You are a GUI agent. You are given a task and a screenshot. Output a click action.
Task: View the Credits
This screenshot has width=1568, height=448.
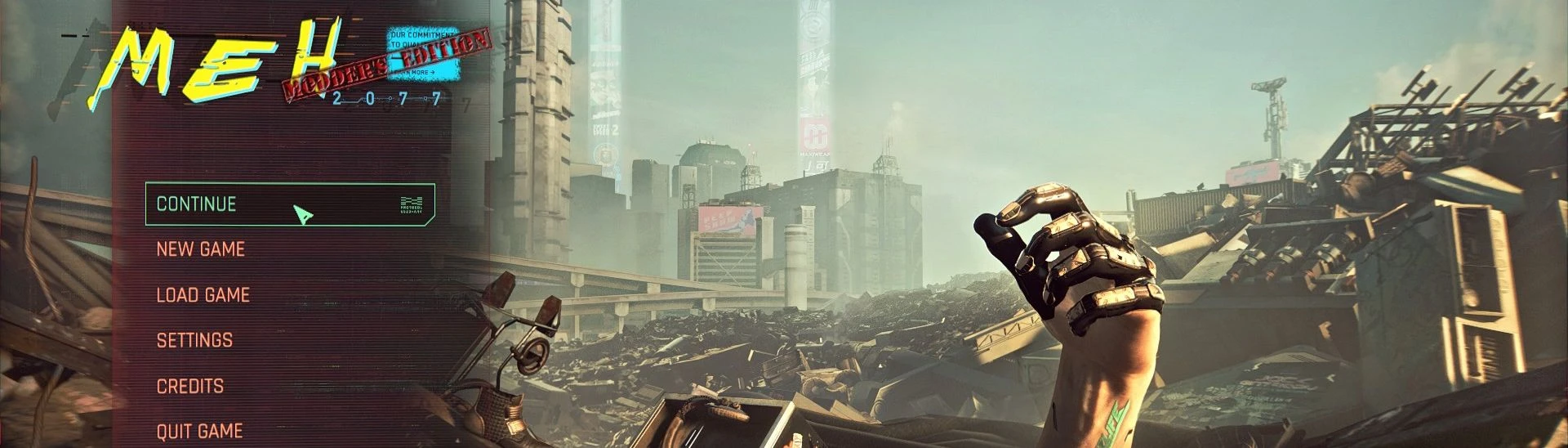tap(189, 386)
